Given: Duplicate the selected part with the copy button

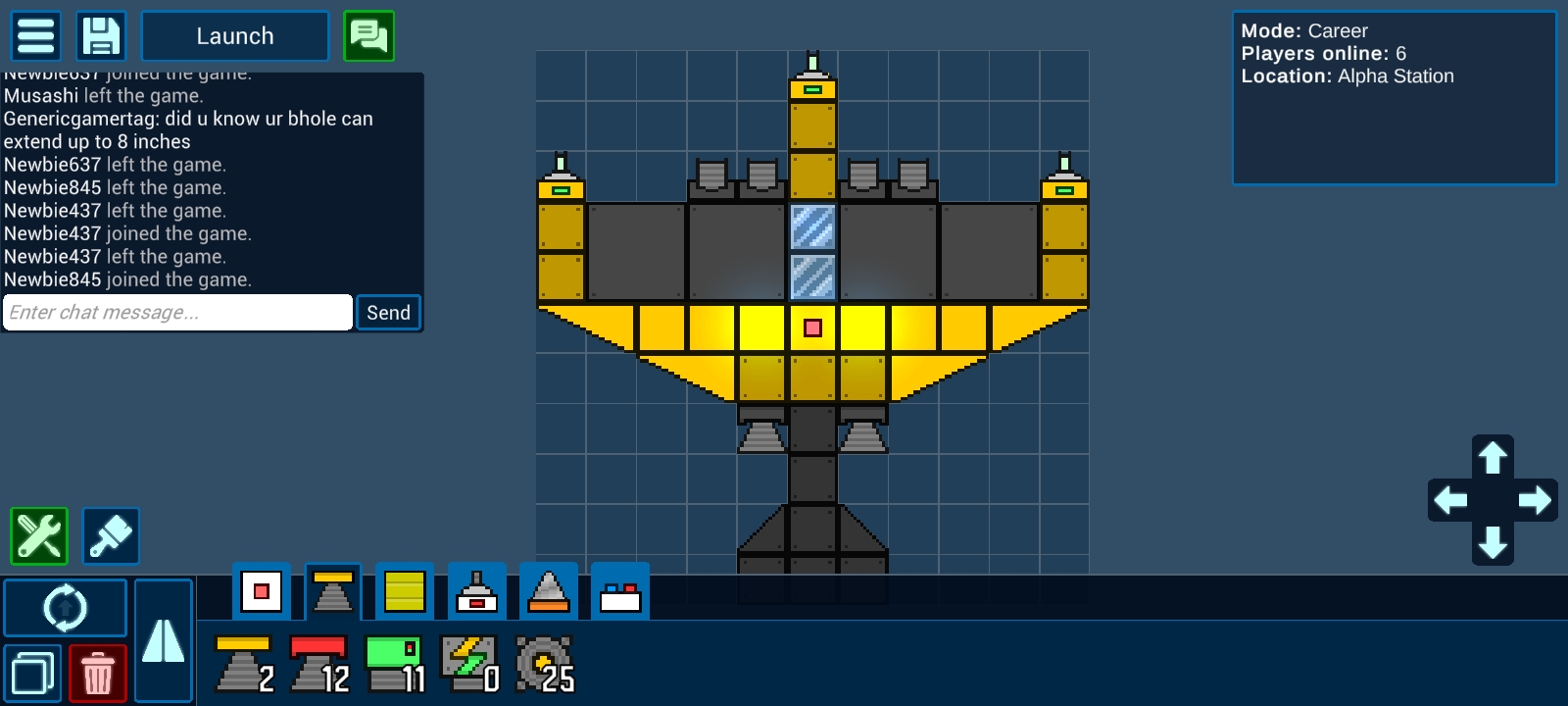Looking at the screenshot, I should pos(33,674).
